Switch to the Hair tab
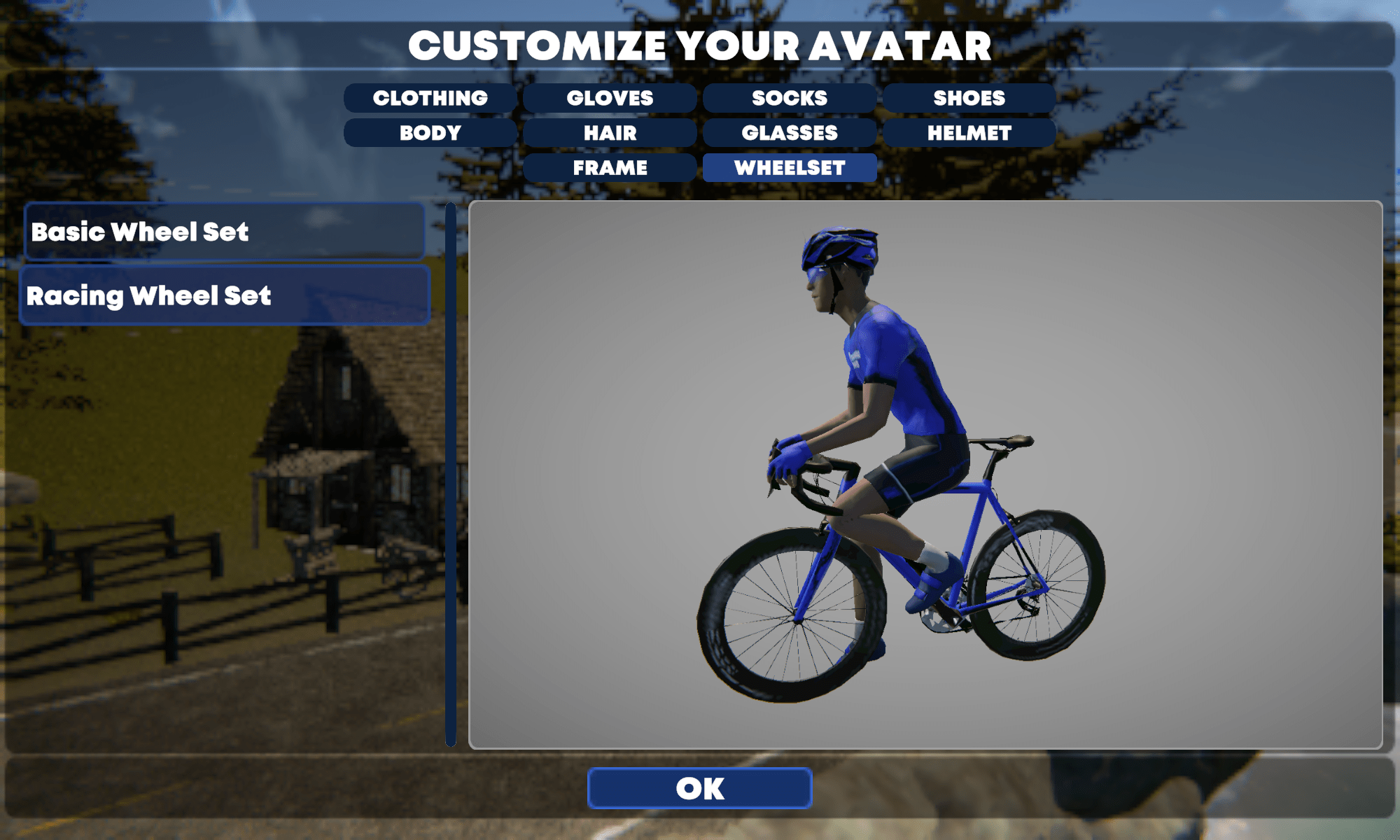This screenshot has height=840, width=1400. (610, 133)
